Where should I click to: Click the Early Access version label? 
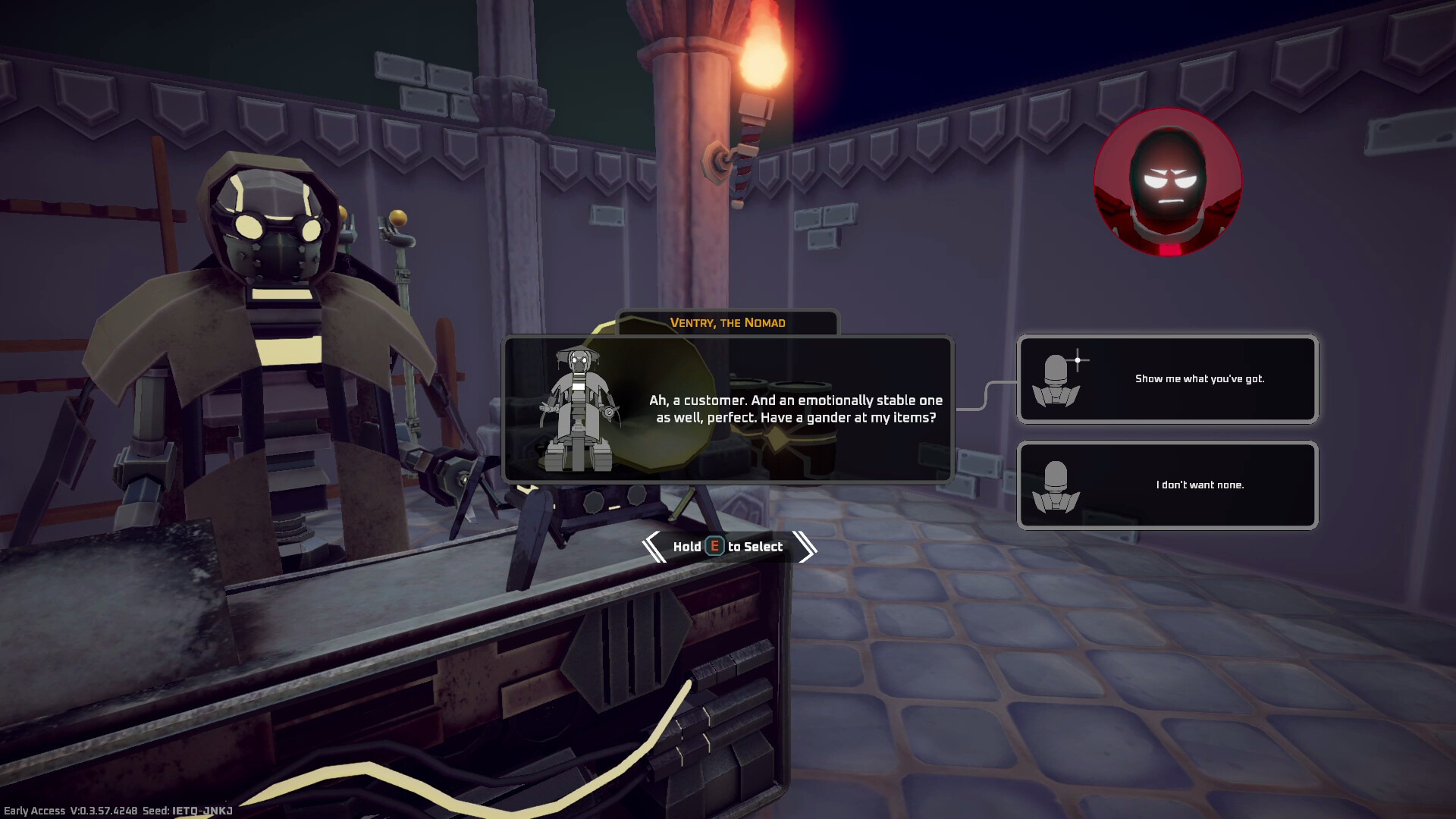[x=72, y=810]
